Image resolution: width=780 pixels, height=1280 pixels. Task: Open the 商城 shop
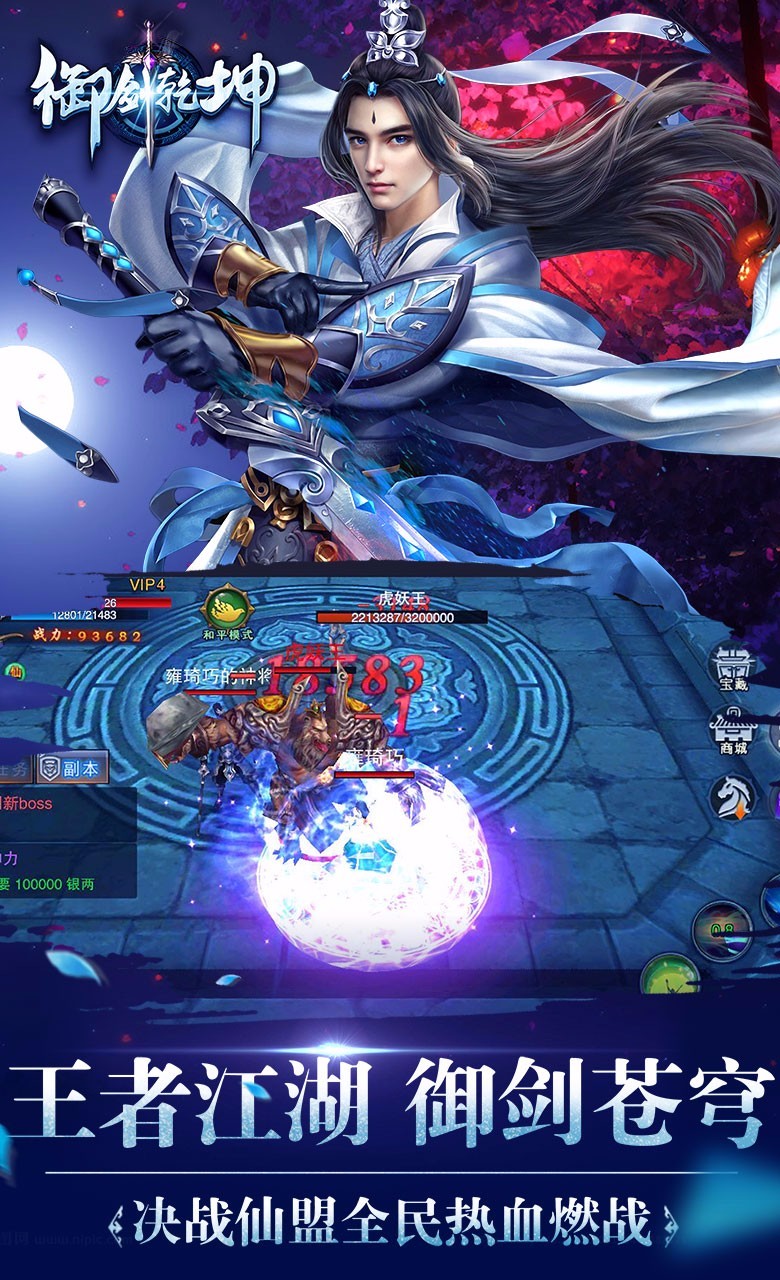tap(734, 732)
